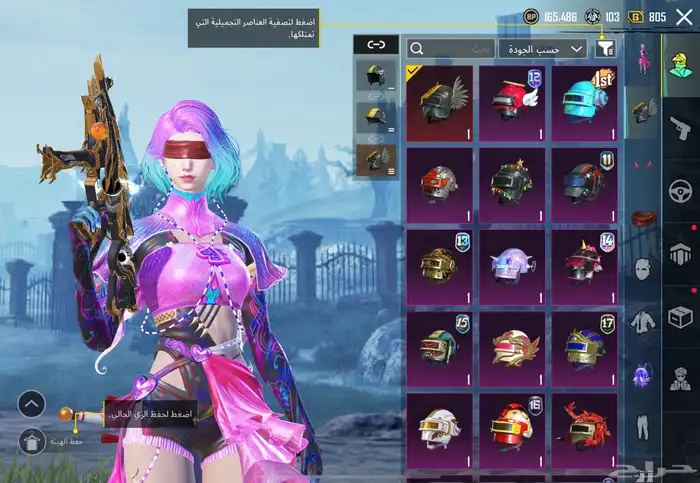Switch to the jacket clothing category

[642, 322]
